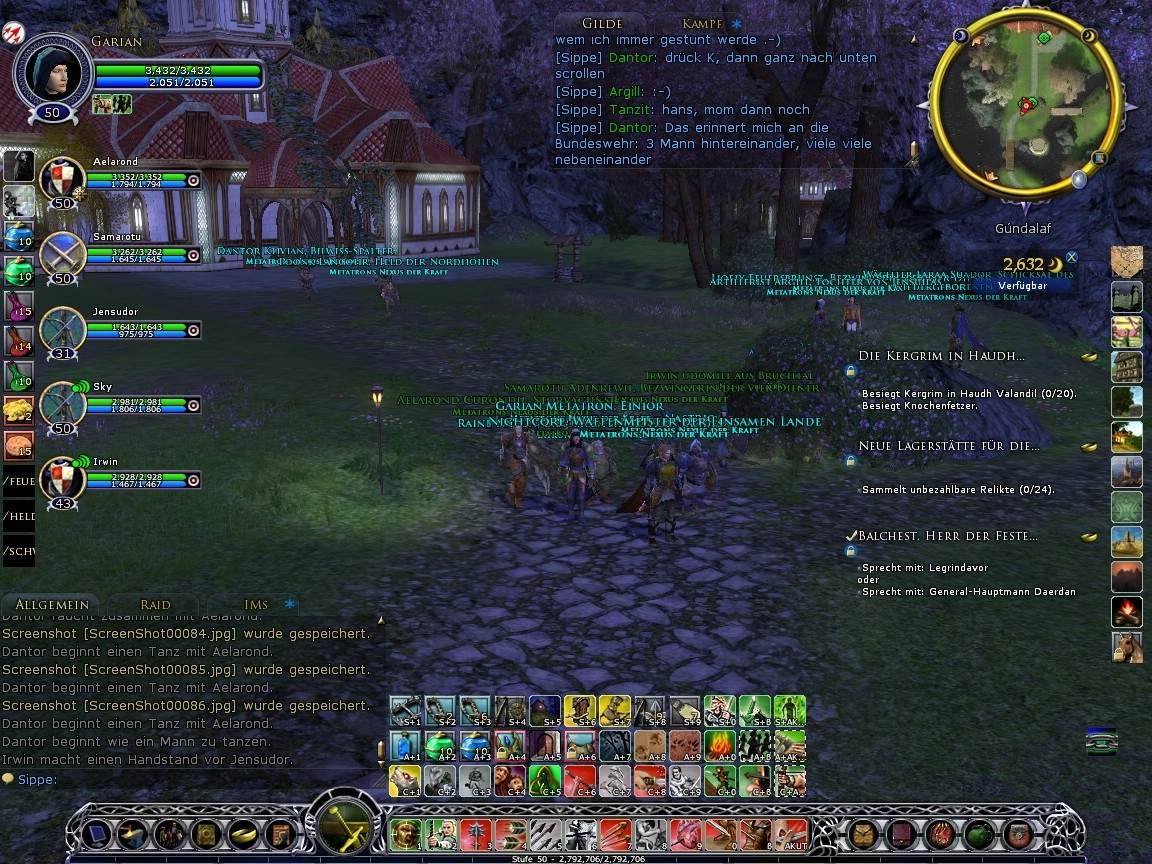Use the blue potion in slot A+1
This screenshot has width=1152, height=864.
click(x=405, y=745)
